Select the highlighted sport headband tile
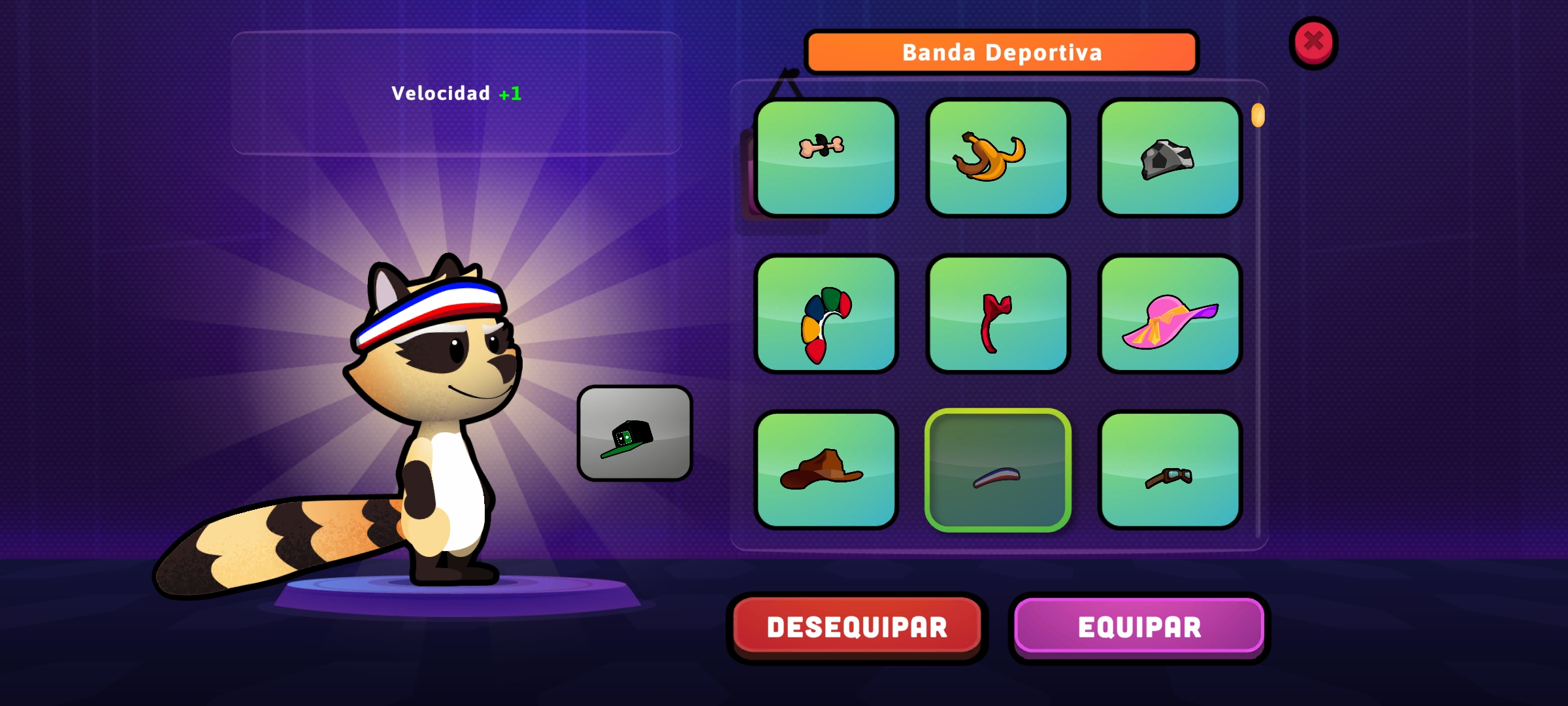Screen dimensions: 1568x706 (x=998, y=469)
